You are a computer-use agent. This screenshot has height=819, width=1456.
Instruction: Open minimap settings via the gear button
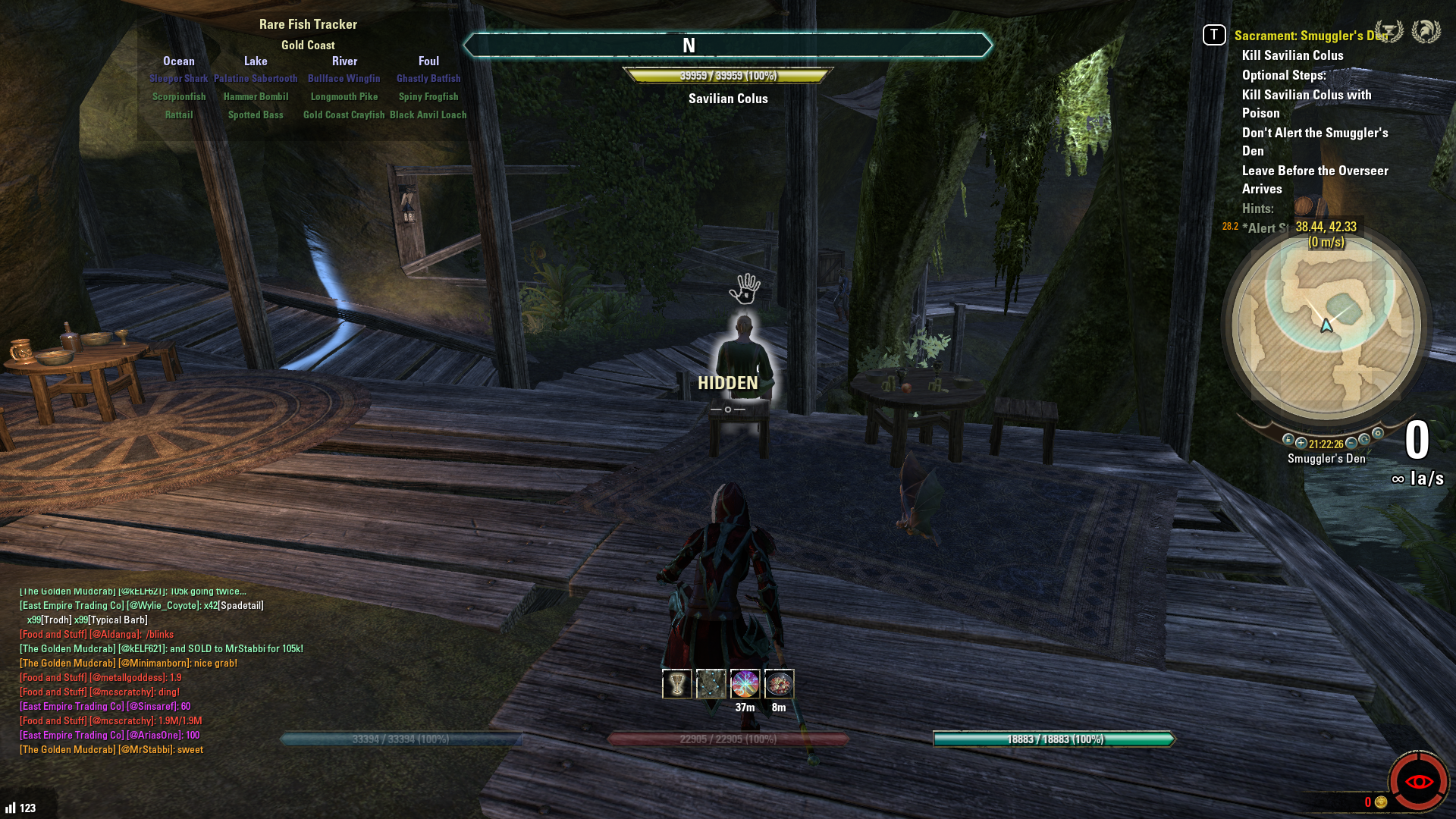pyautogui.click(x=1378, y=434)
